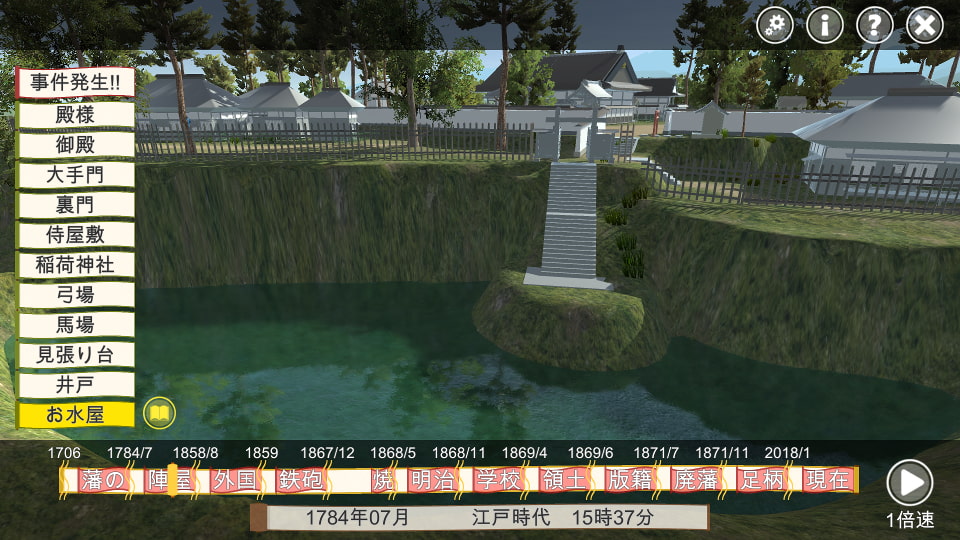Viewport: 960px width, 540px height.
Task: Show the information panel
Action: [x=825, y=25]
